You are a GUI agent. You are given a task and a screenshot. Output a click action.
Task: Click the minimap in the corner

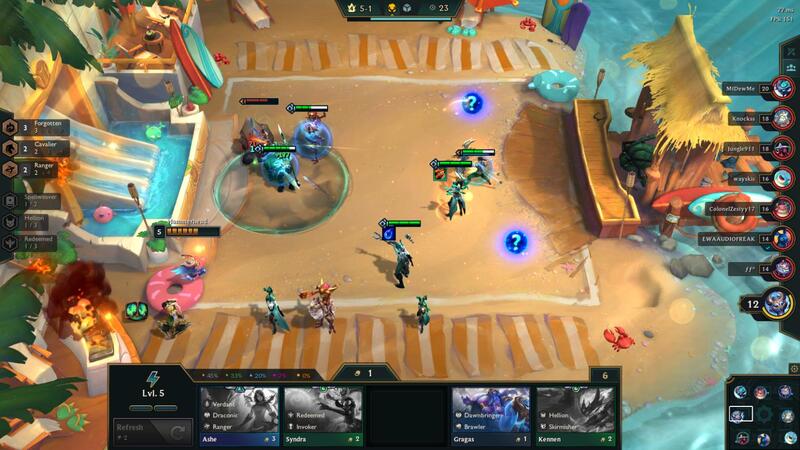pyautogui.click(x=762, y=413)
